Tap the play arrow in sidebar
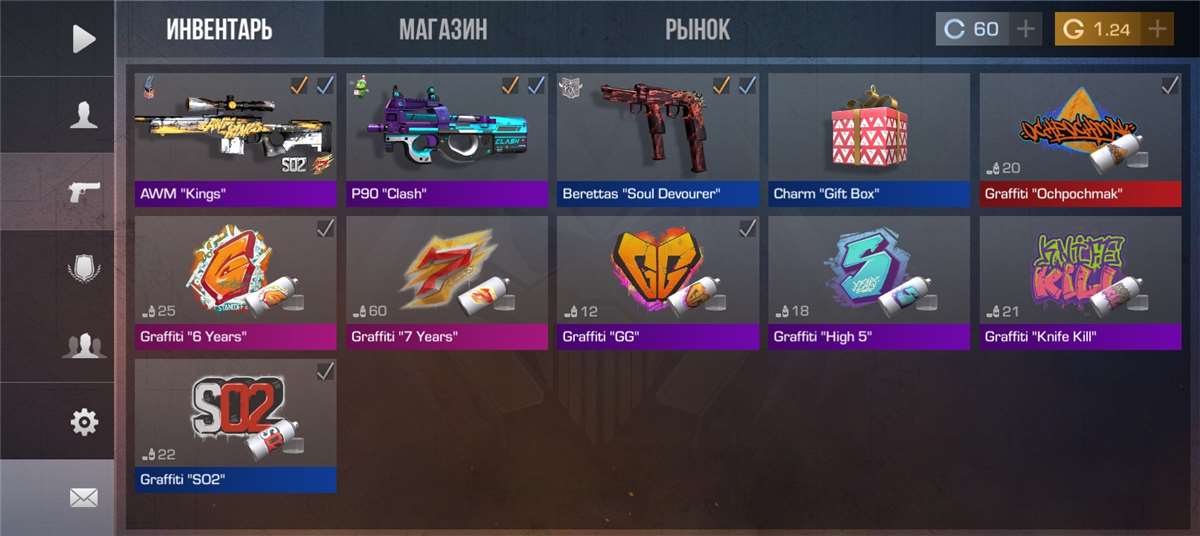Image resolution: width=1200 pixels, height=536 pixels. 84,39
